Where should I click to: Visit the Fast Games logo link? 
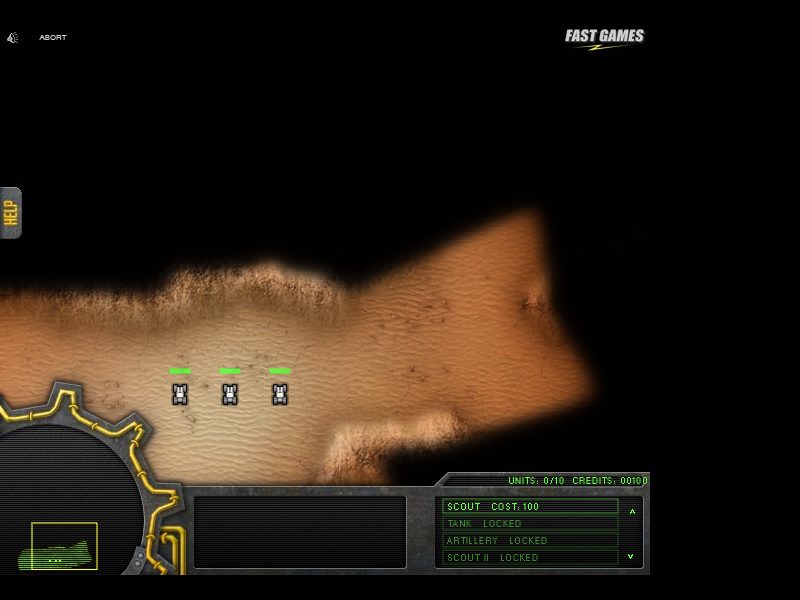coord(604,38)
